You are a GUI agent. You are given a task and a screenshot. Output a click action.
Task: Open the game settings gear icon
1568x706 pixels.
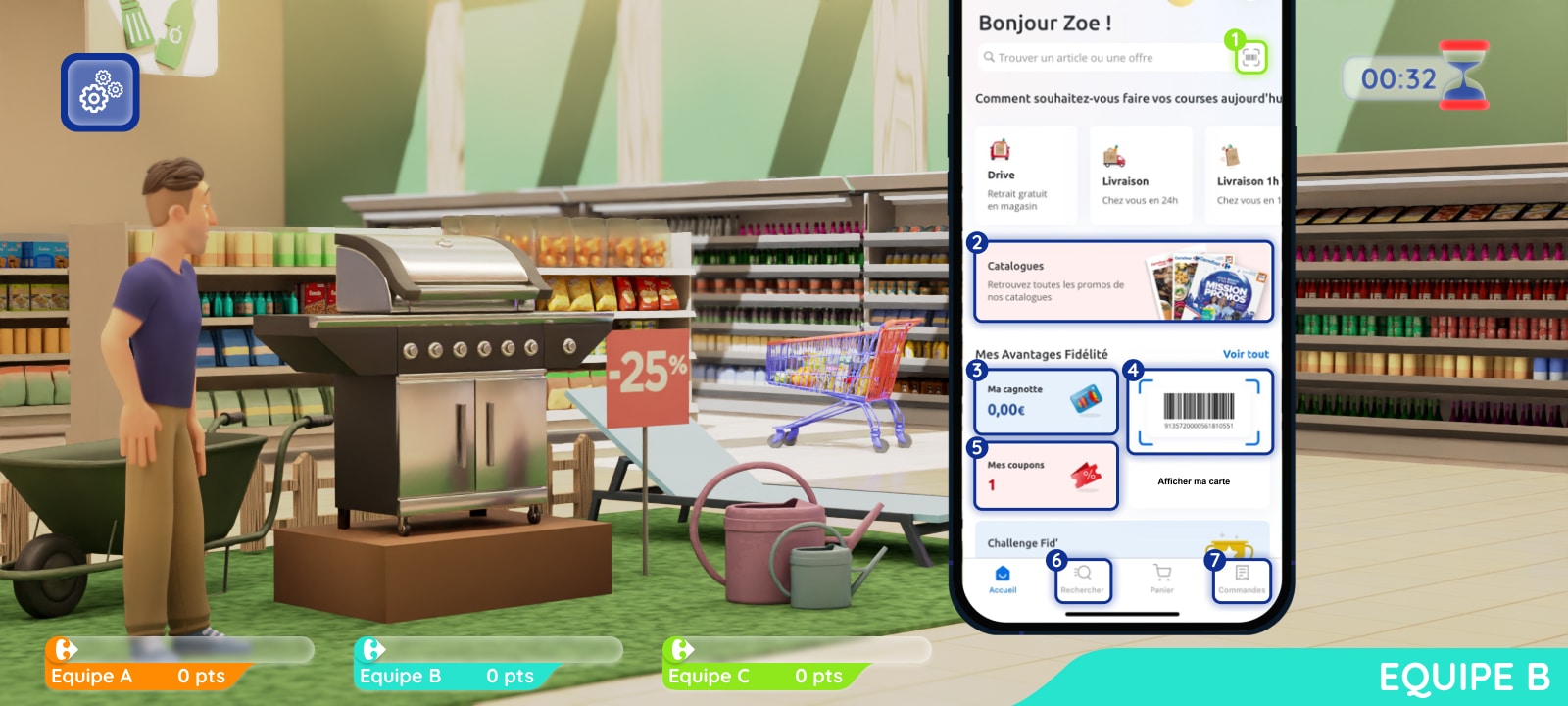click(99, 92)
